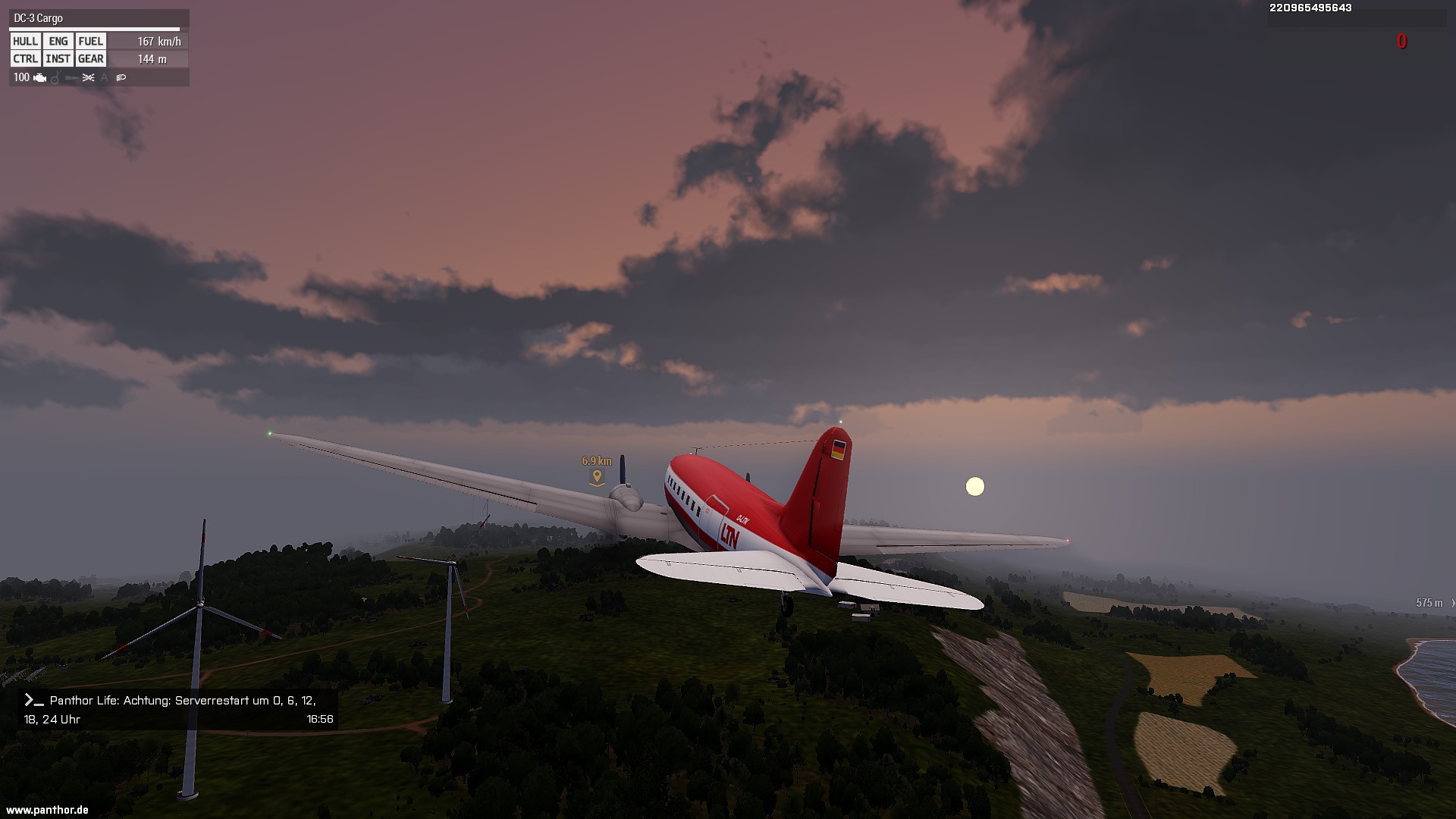Viewport: 1456px width, 819px height.
Task: Click the INST status tile
Action: click(58, 59)
